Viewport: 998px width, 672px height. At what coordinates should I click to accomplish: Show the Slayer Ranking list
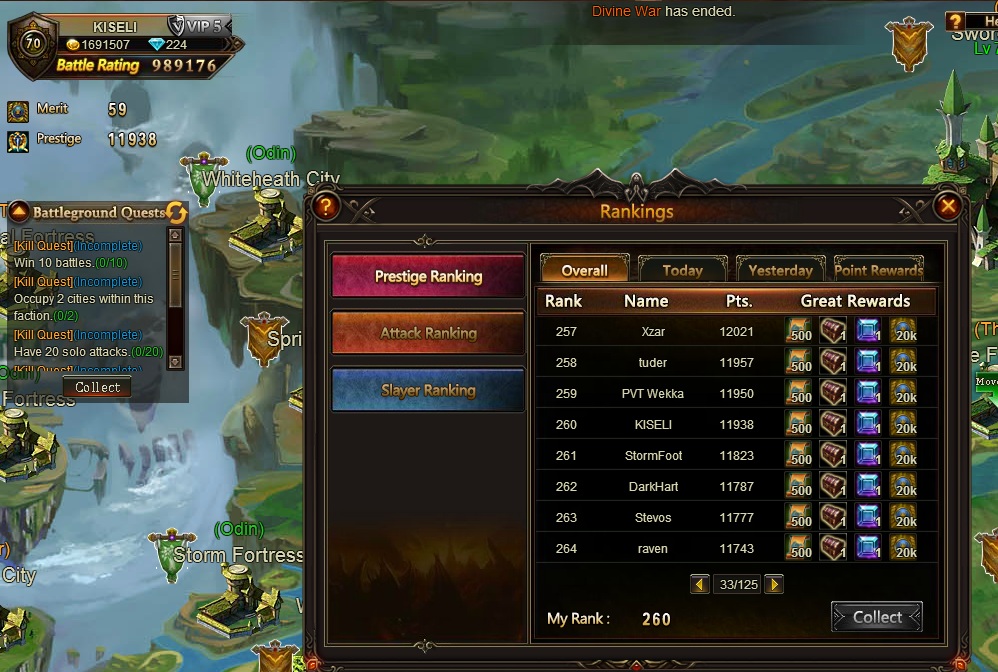click(428, 390)
